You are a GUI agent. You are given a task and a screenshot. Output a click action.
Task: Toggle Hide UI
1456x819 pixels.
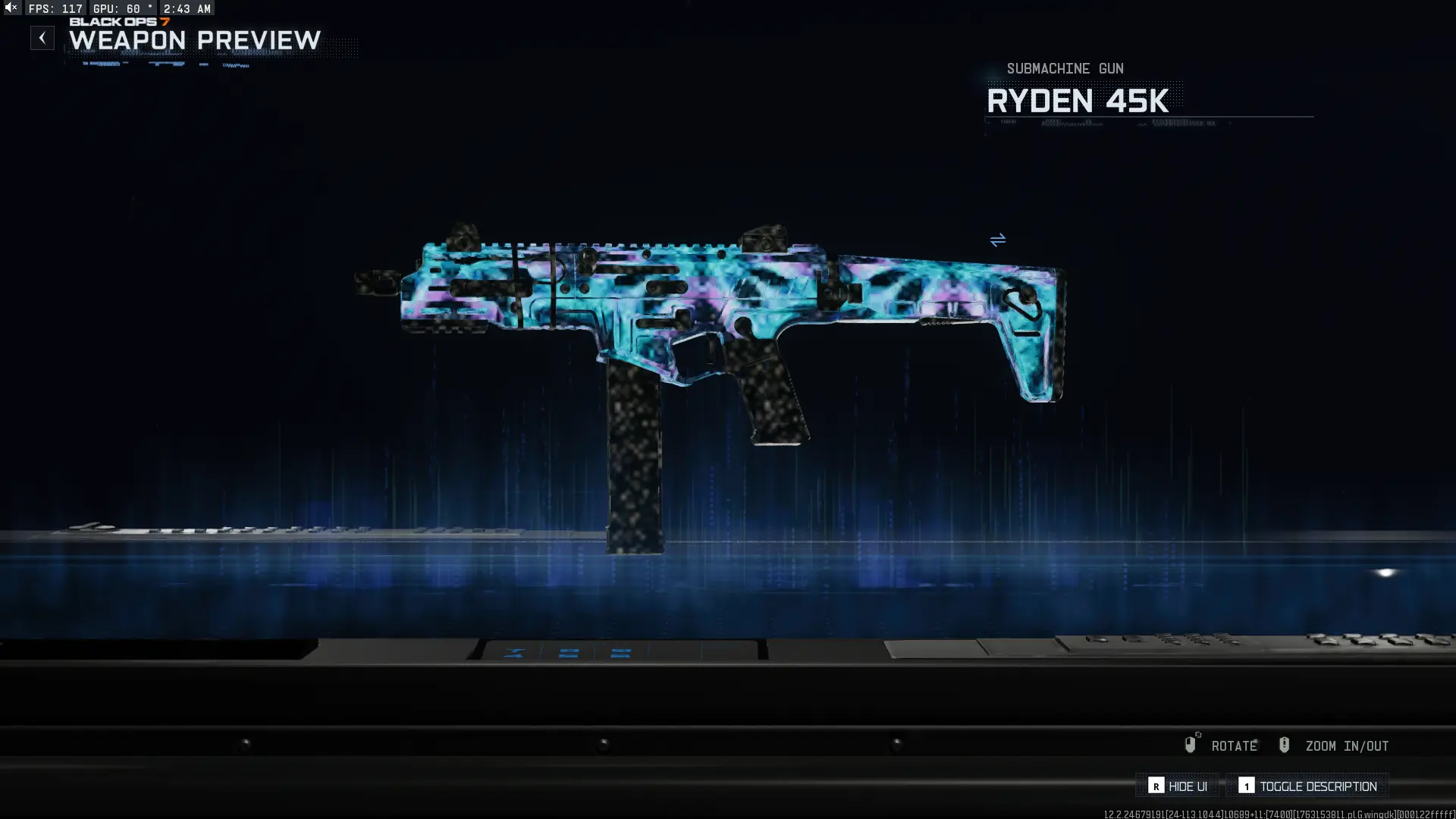[x=1176, y=786]
